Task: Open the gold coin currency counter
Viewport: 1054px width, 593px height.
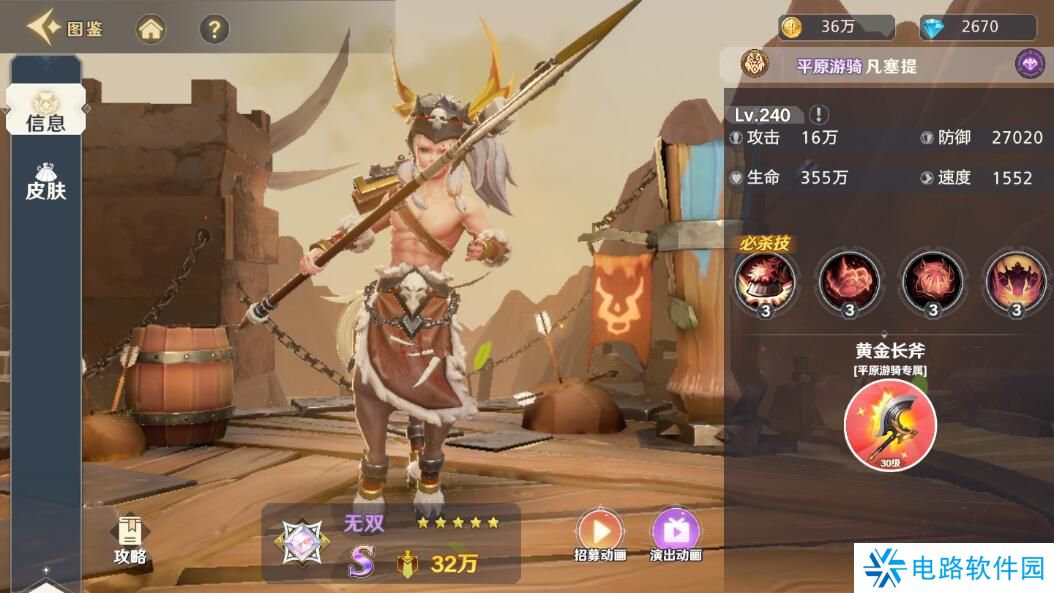Action: pos(836,27)
